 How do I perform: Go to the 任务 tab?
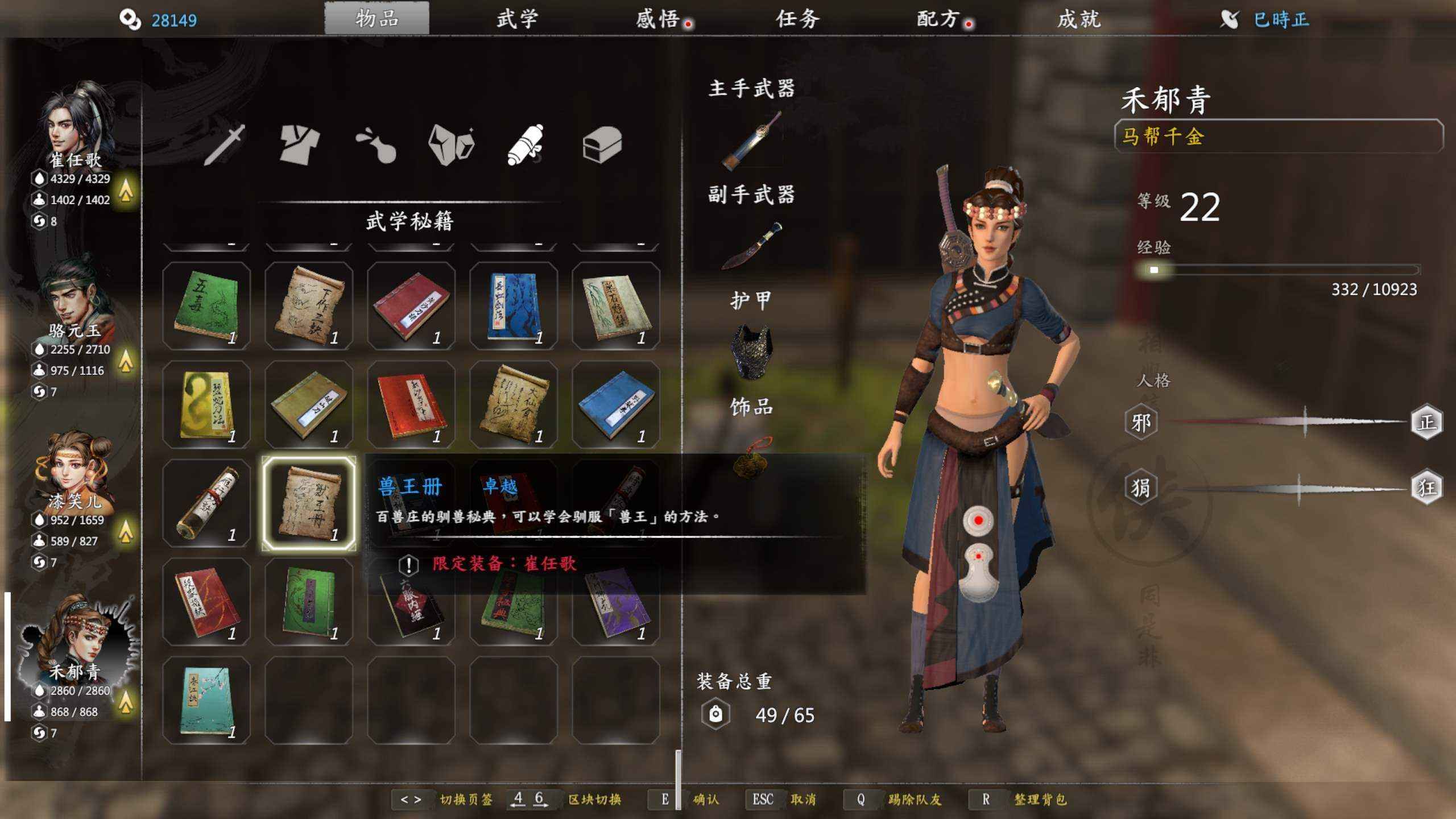coord(797,19)
